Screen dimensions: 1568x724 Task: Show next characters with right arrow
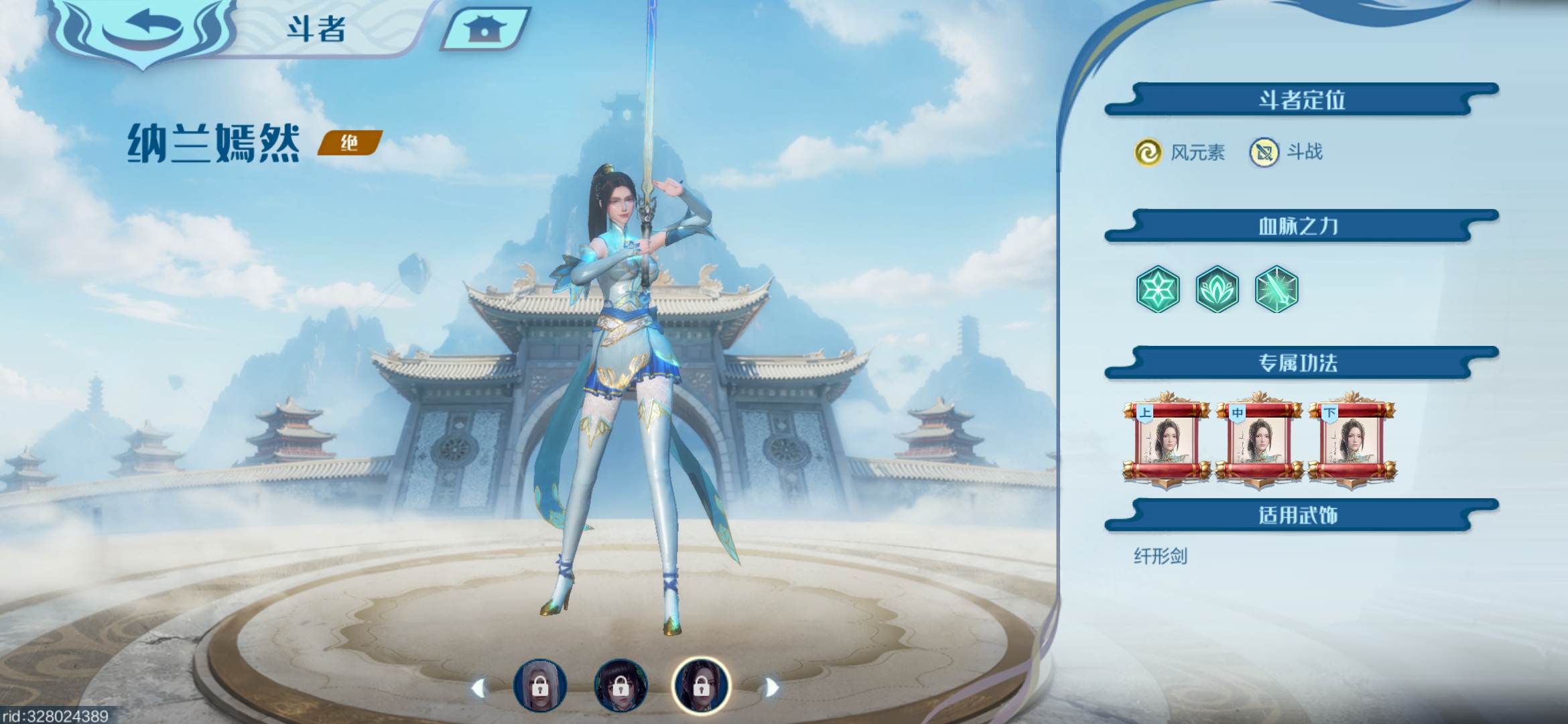click(771, 688)
